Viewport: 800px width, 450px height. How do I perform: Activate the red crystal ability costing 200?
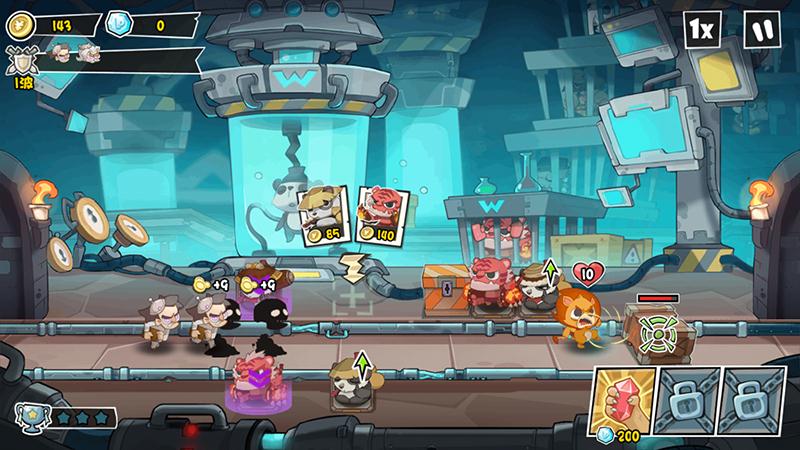pyautogui.click(x=623, y=402)
